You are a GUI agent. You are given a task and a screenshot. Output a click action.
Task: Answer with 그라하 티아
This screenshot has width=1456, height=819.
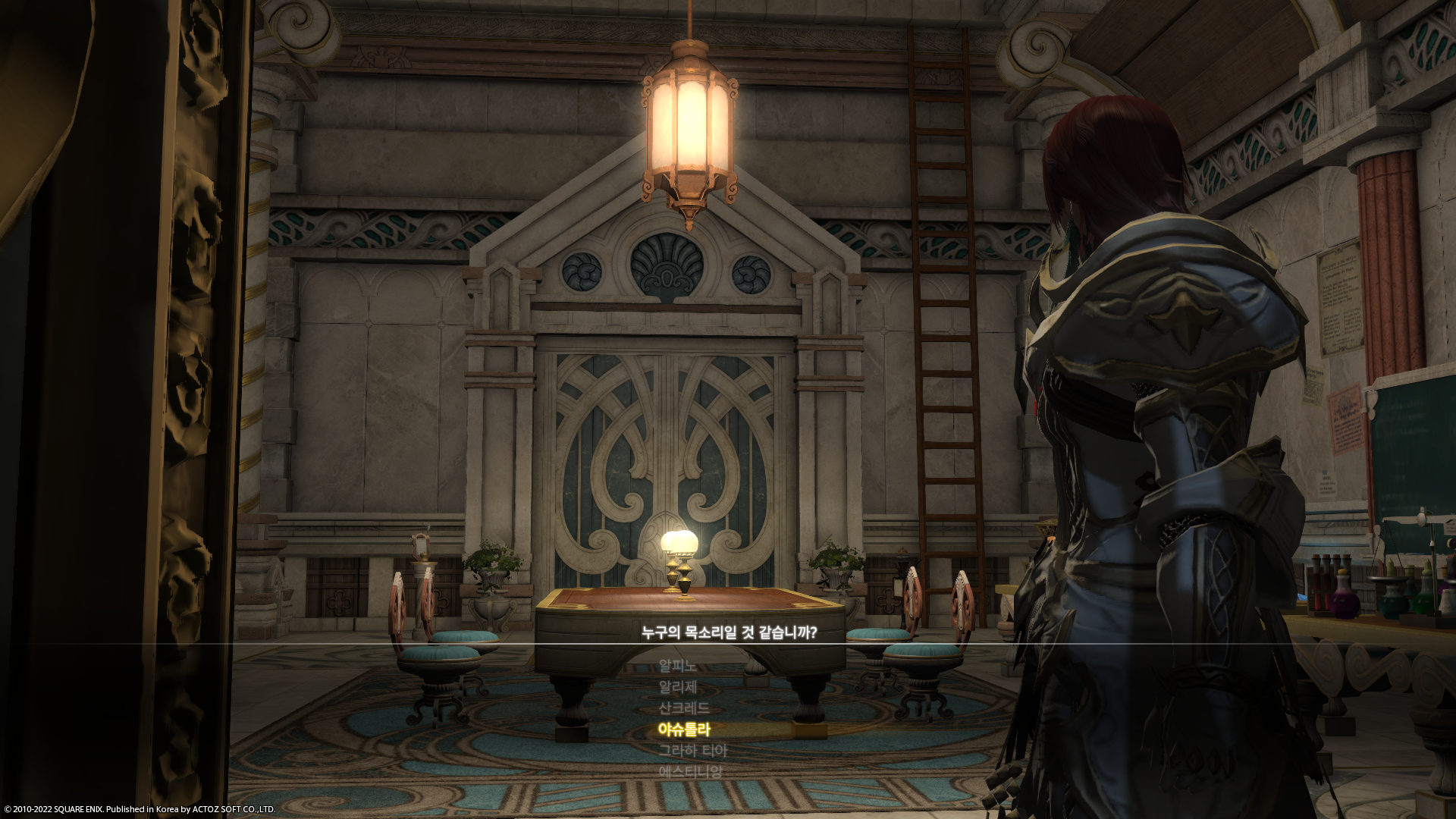point(692,751)
